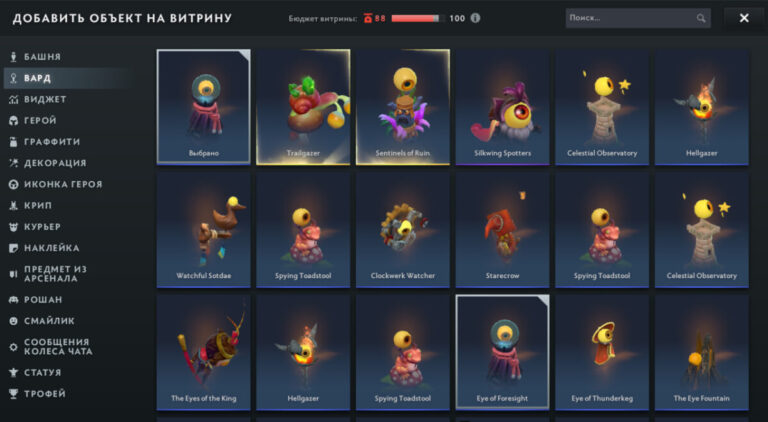Open the showcase budget info icon
The height and width of the screenshot is (422, 768).
pyautogui.click(x=475, y=18)
